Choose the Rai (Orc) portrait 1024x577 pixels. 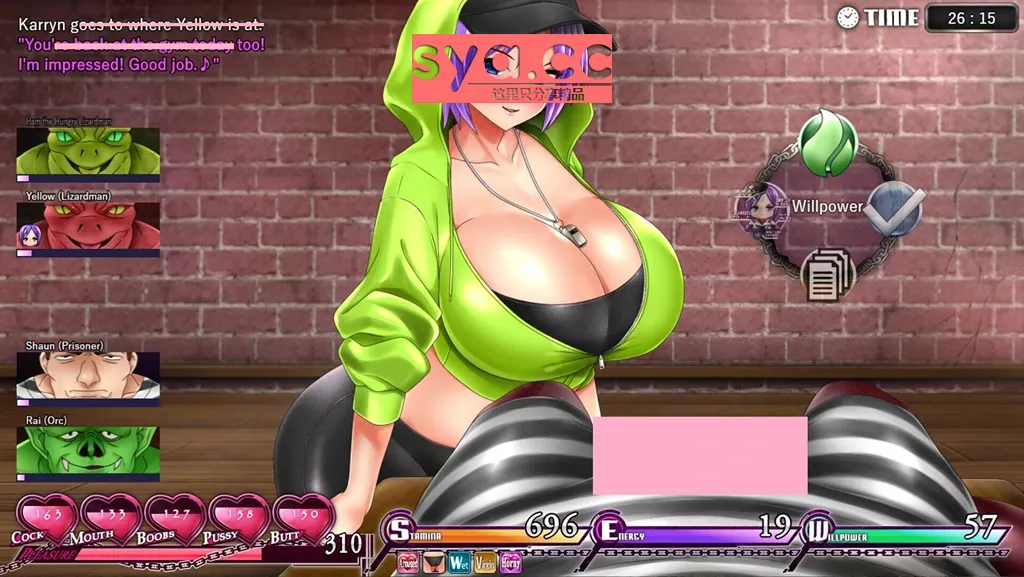pyautogui.click(x=88, y=450)
